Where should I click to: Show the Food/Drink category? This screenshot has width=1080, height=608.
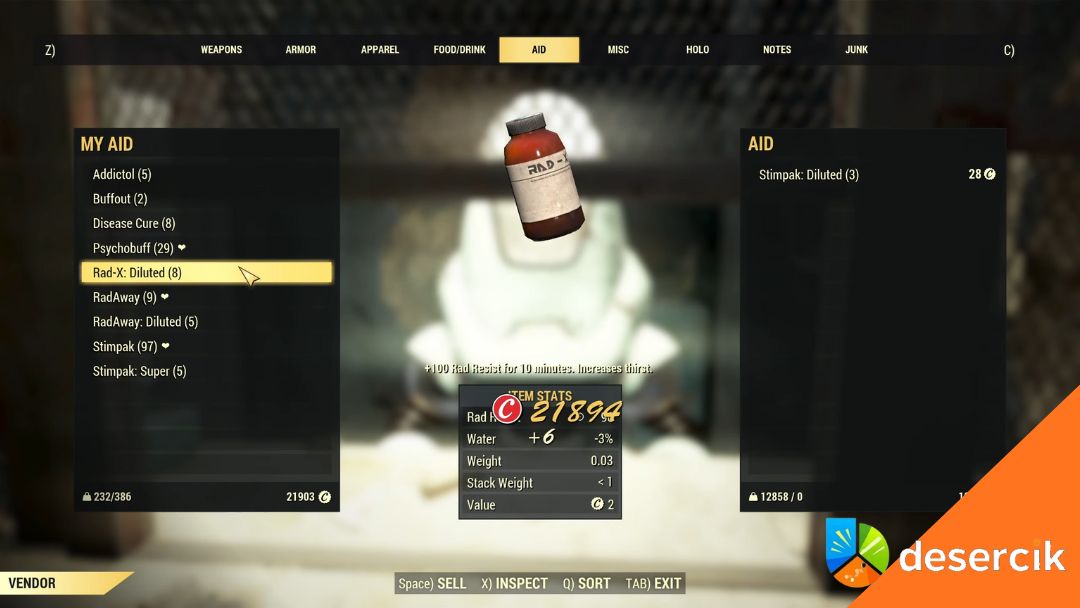(459, 50)
